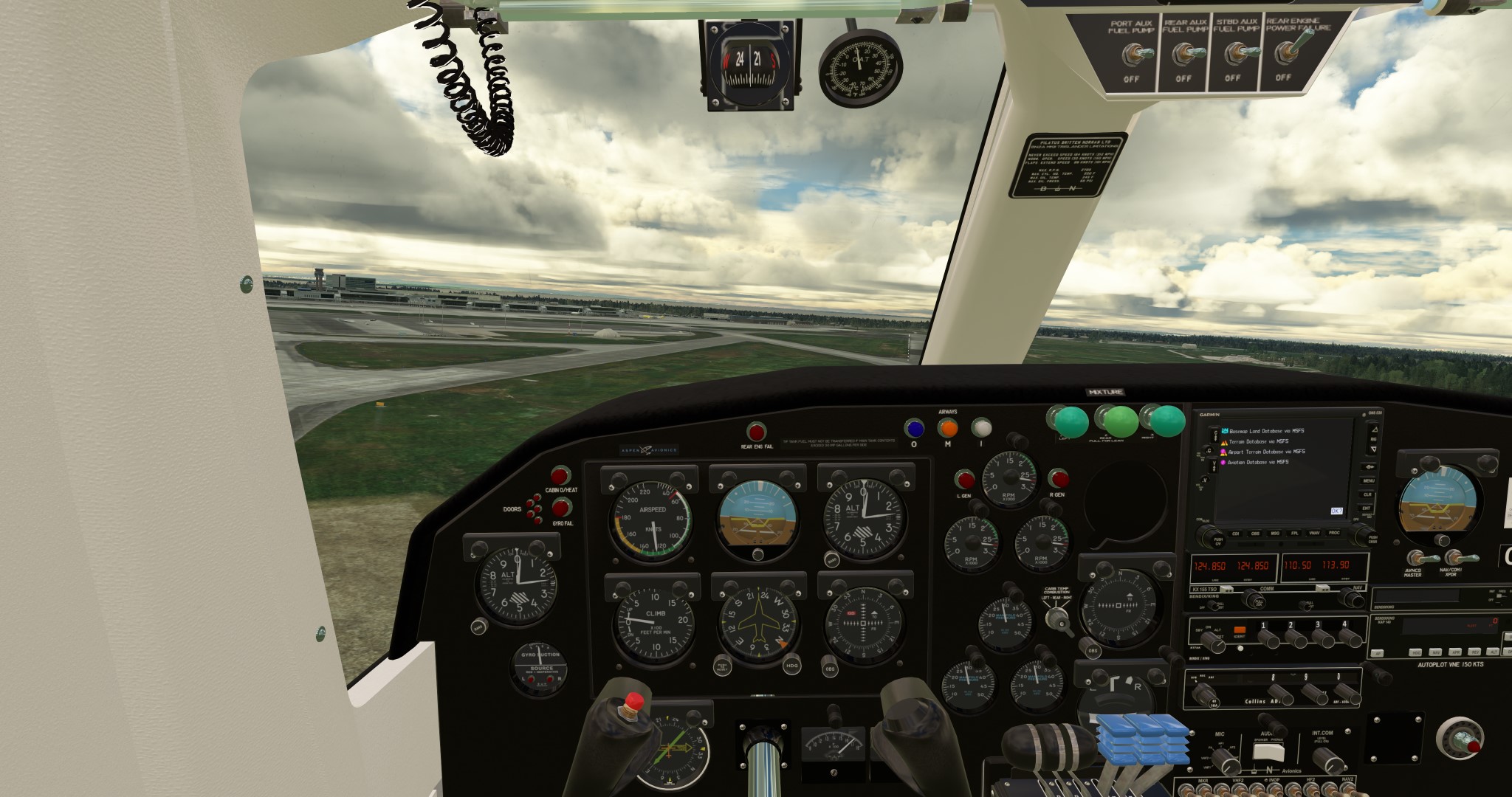The width and height of the screenshot is (1512, 797).
Task: Open the FPL flight plan page
Action: [x=1294, y=533]
